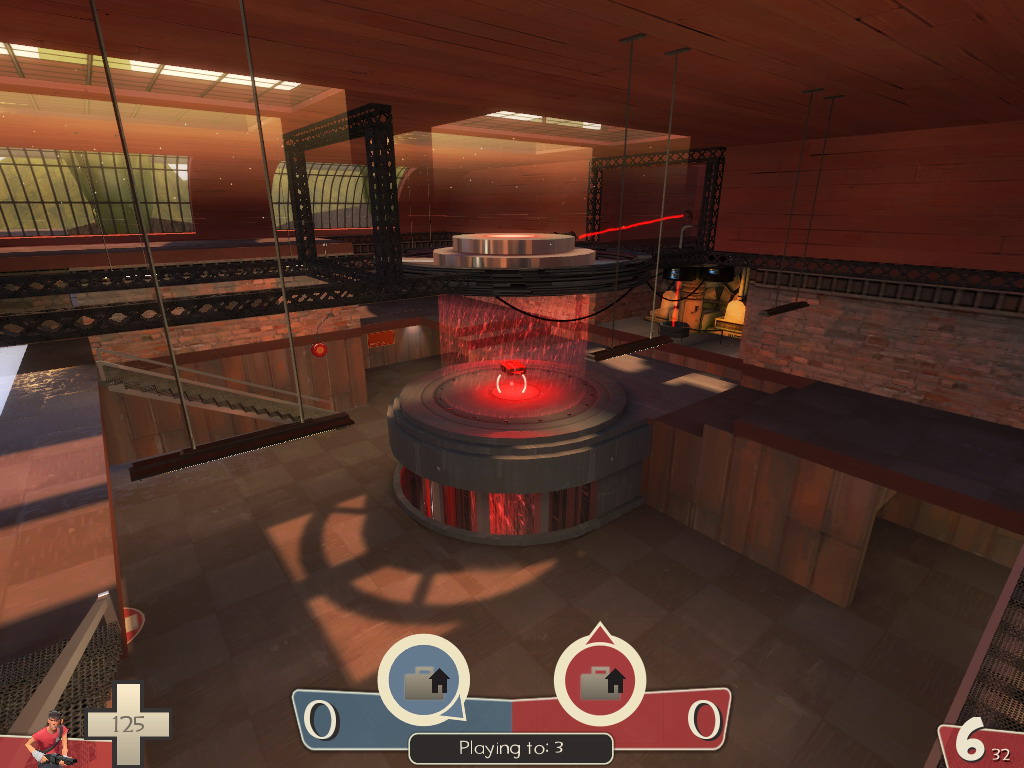Click the blue team intelligence briefcase icon
This screenshot has height=768, width=1024.
423,681
